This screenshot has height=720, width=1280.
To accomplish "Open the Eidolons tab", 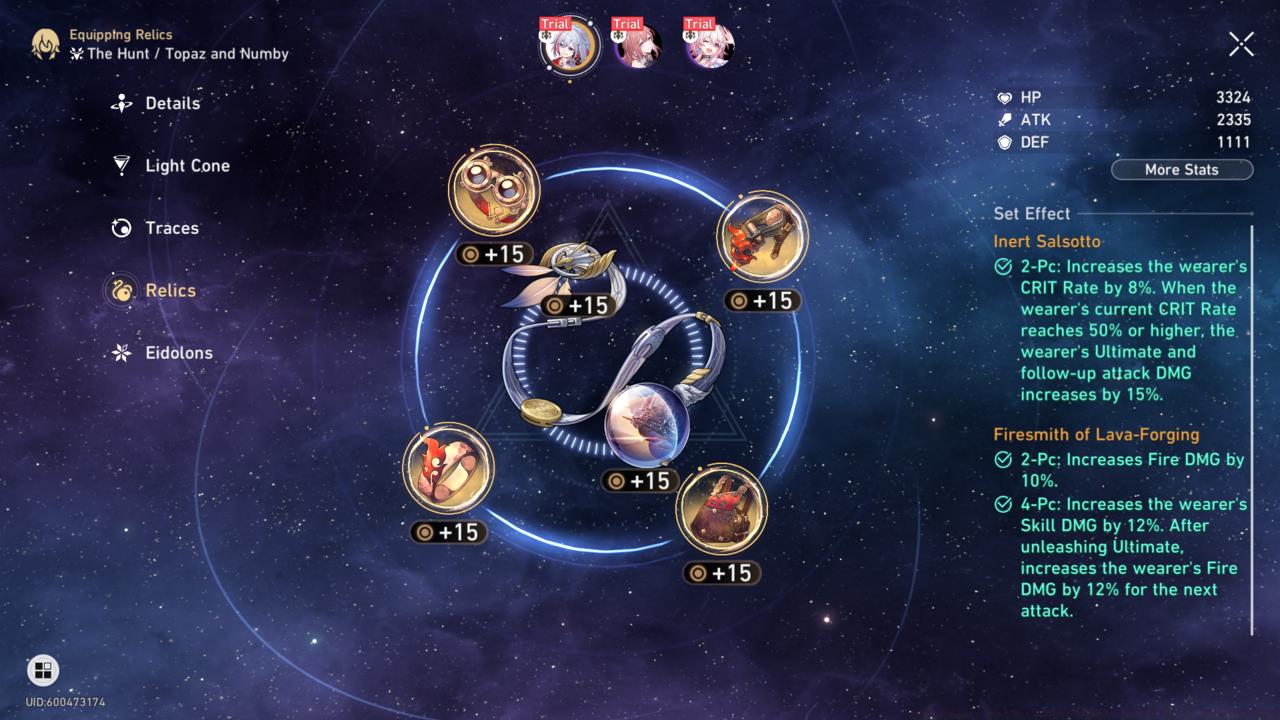I will (178, 353).
